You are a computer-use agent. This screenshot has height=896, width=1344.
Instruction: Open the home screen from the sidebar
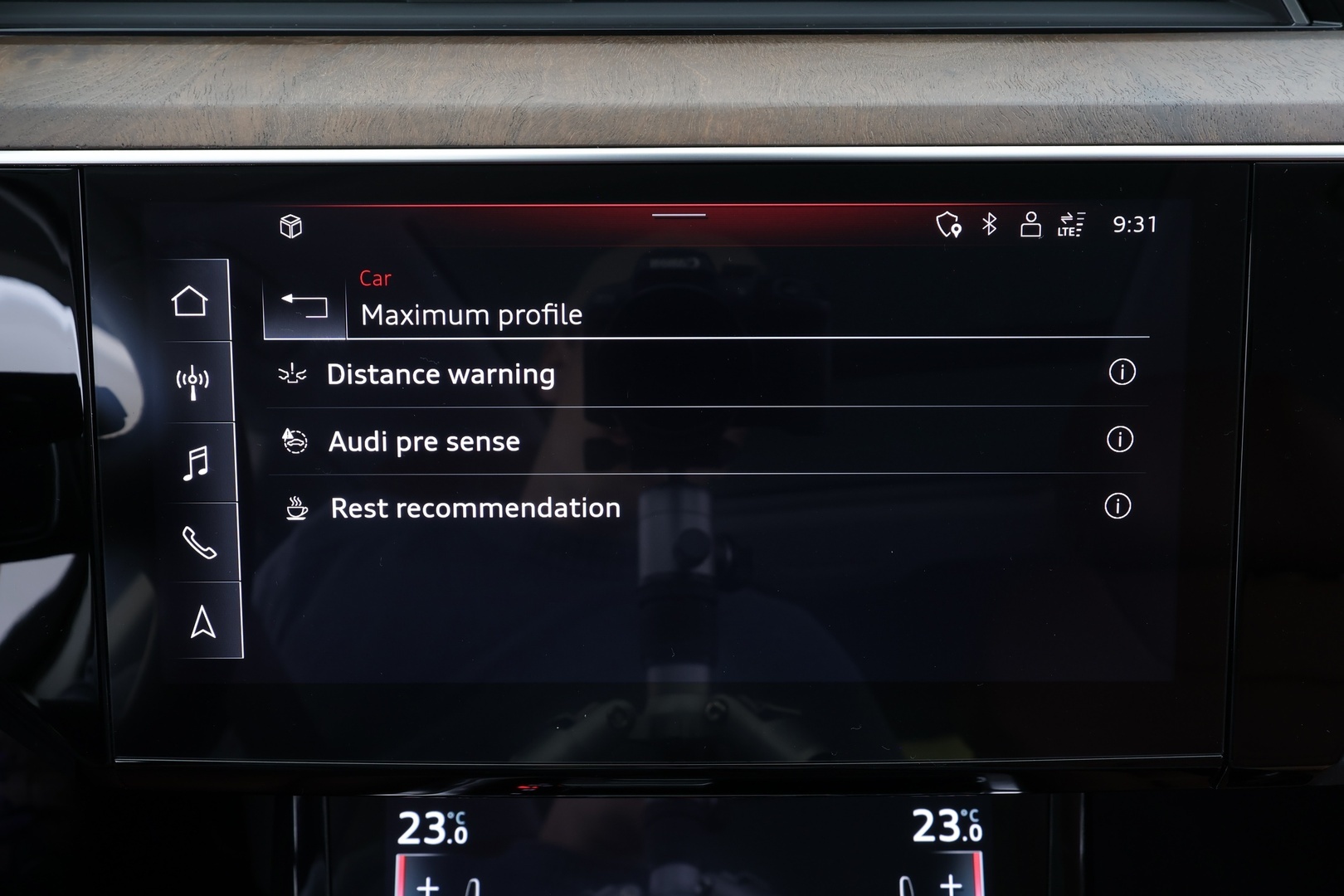(192, 300)
